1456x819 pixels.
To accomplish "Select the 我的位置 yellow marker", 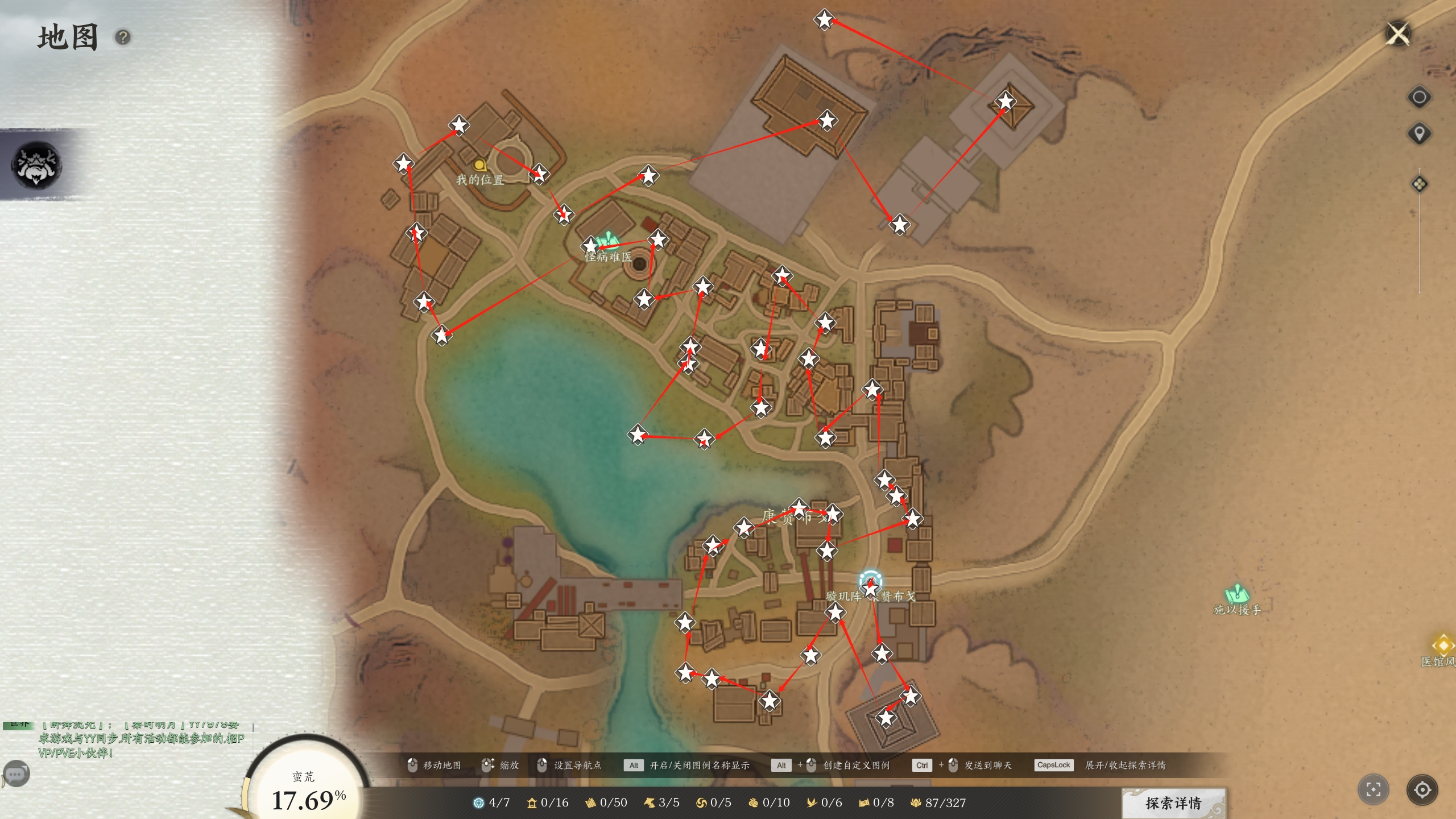I will (x=480, y=166).
